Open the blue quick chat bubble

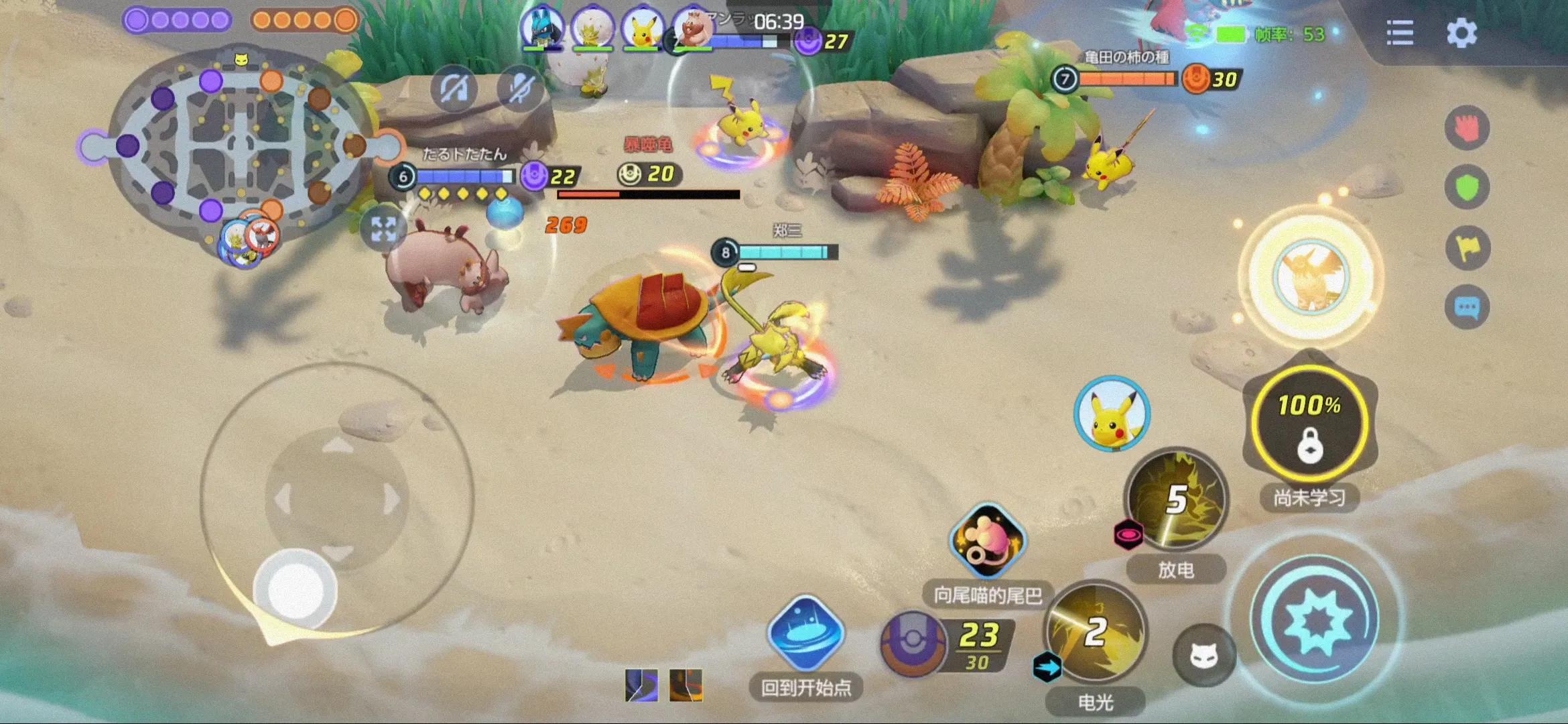tap(1467, 307)
